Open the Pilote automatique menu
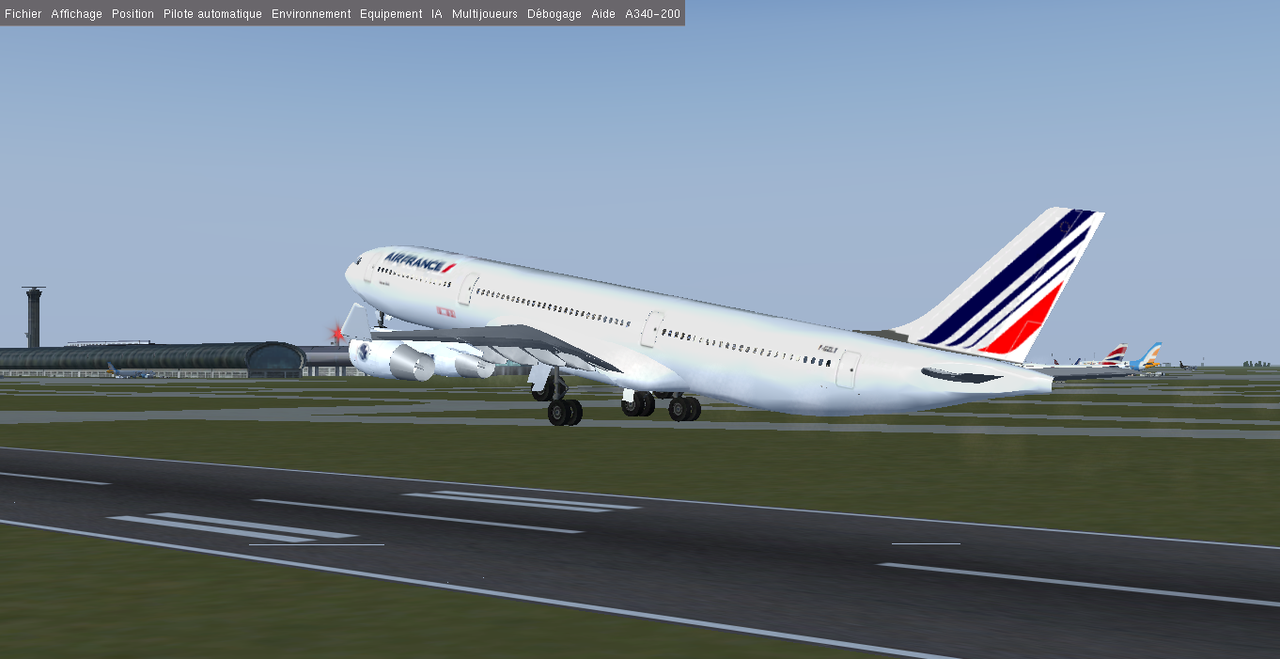Screen dimensions: 1280x659 pos(213,14)
